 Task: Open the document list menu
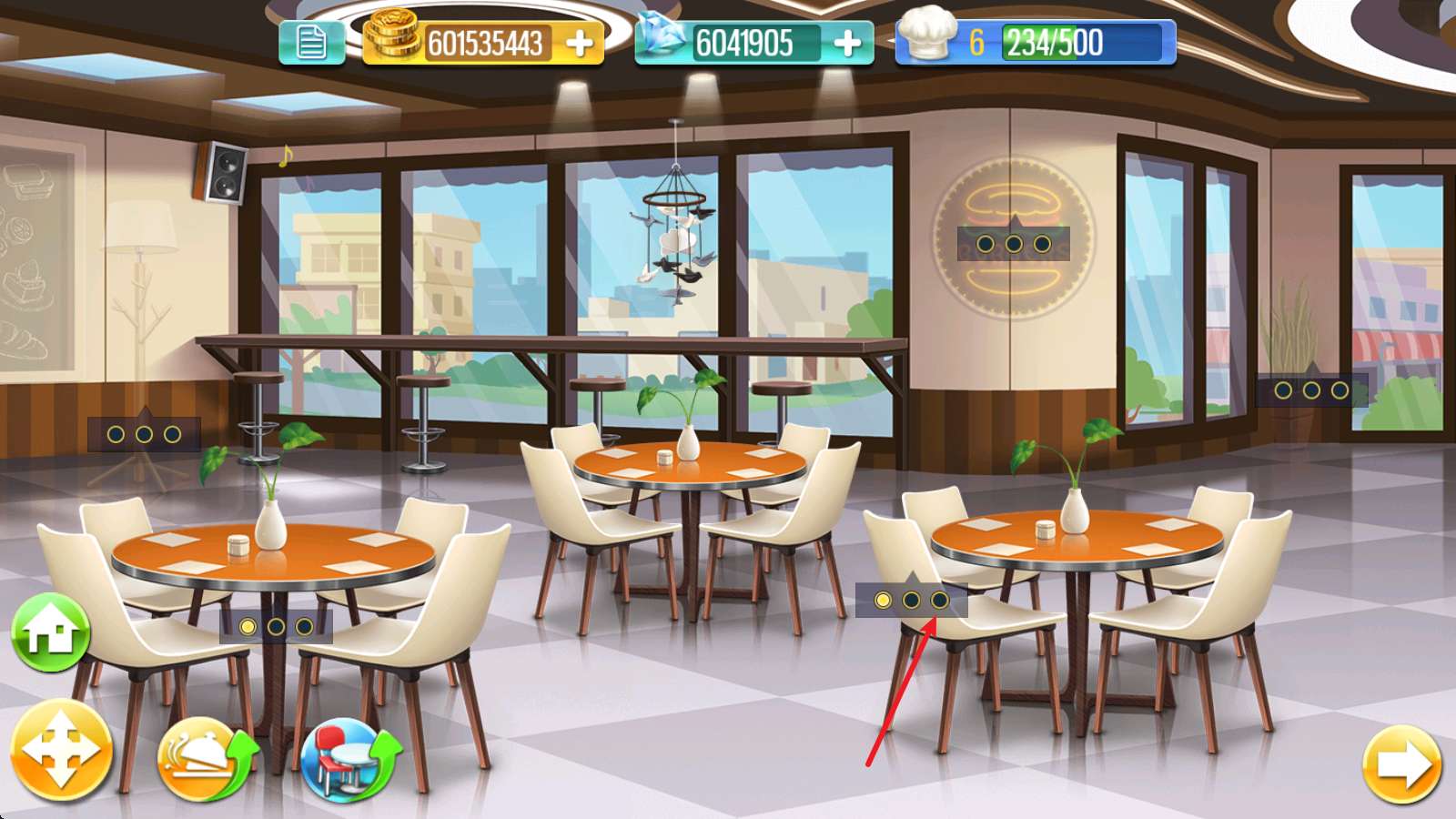(311, 43)
